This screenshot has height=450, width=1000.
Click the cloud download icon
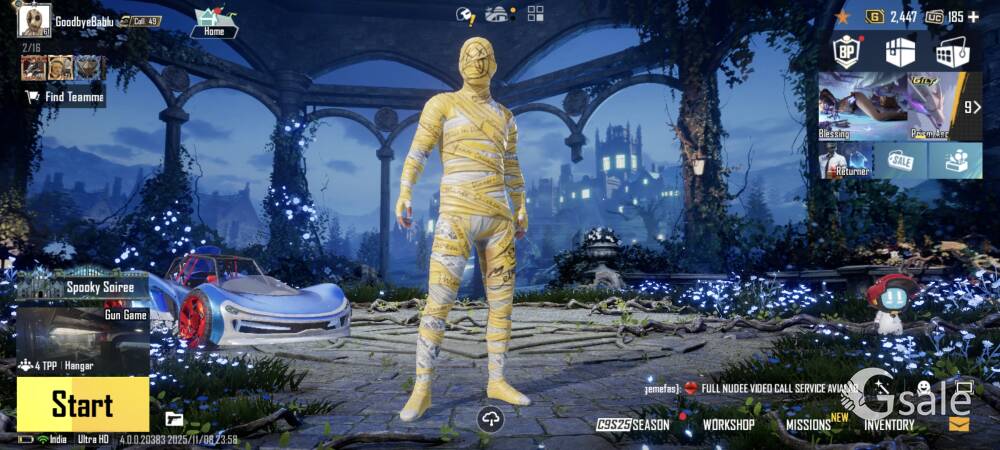click(490, 420)
